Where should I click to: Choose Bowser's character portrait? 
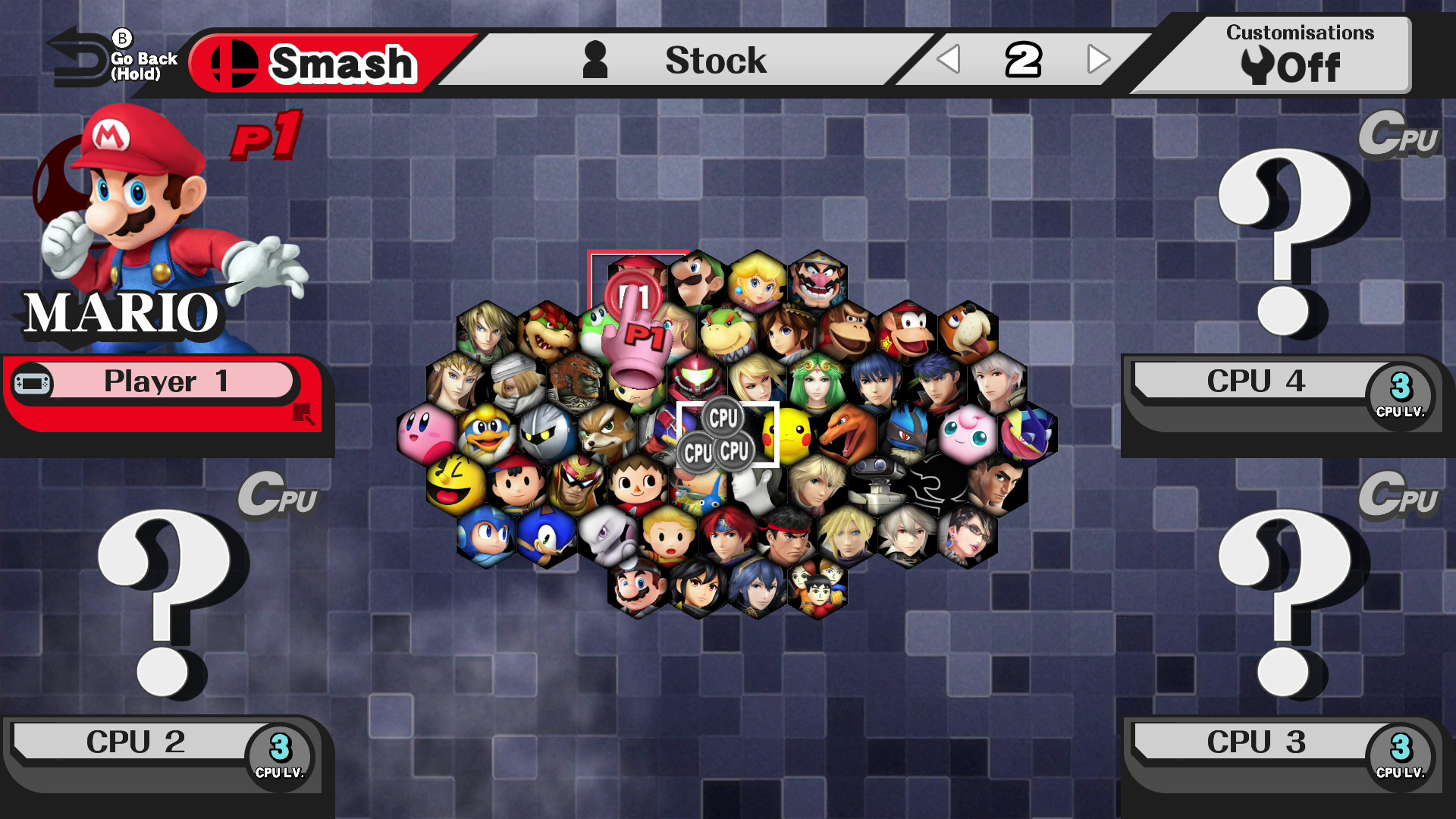(548, 331)
